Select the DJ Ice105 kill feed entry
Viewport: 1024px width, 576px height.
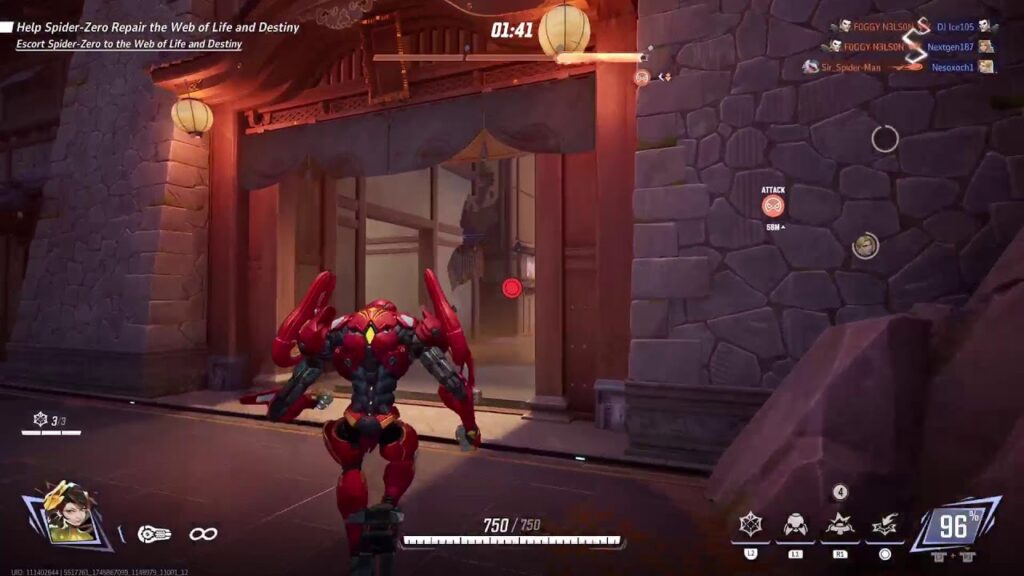[x=955, y=26]
